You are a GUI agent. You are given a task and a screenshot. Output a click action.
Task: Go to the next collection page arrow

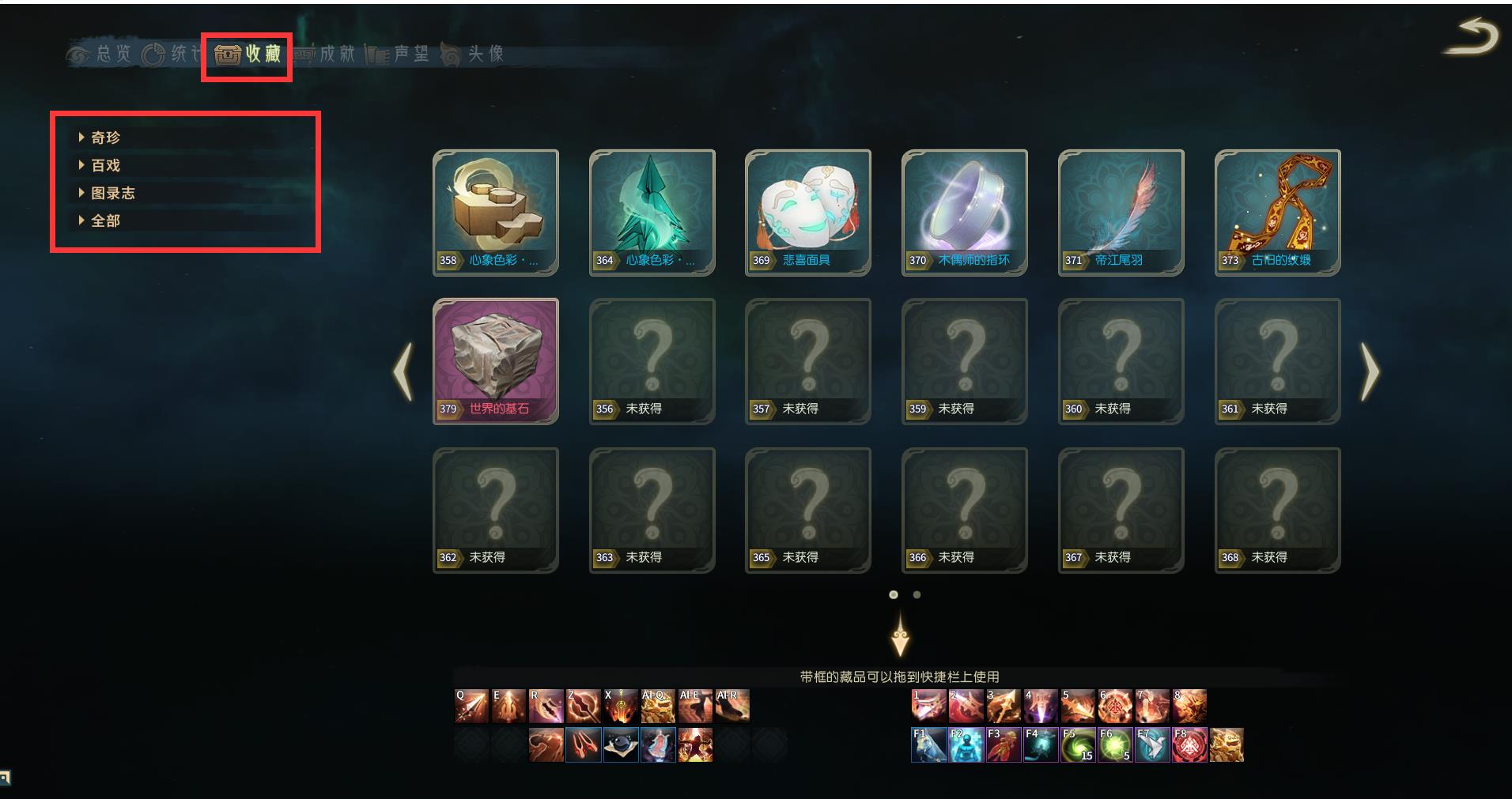(1370, 371)
